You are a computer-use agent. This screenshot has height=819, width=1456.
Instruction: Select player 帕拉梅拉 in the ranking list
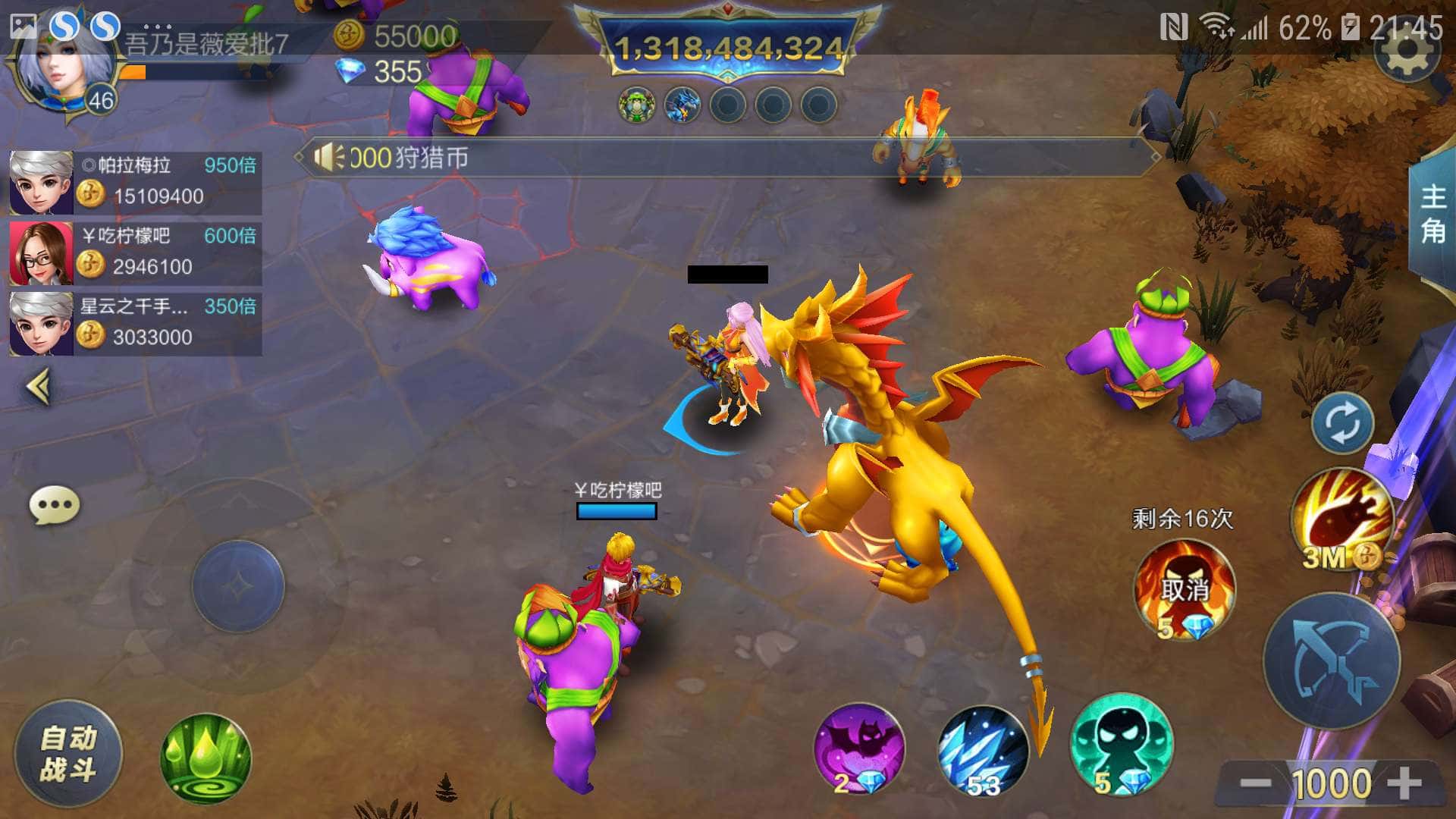pos(135,182)
